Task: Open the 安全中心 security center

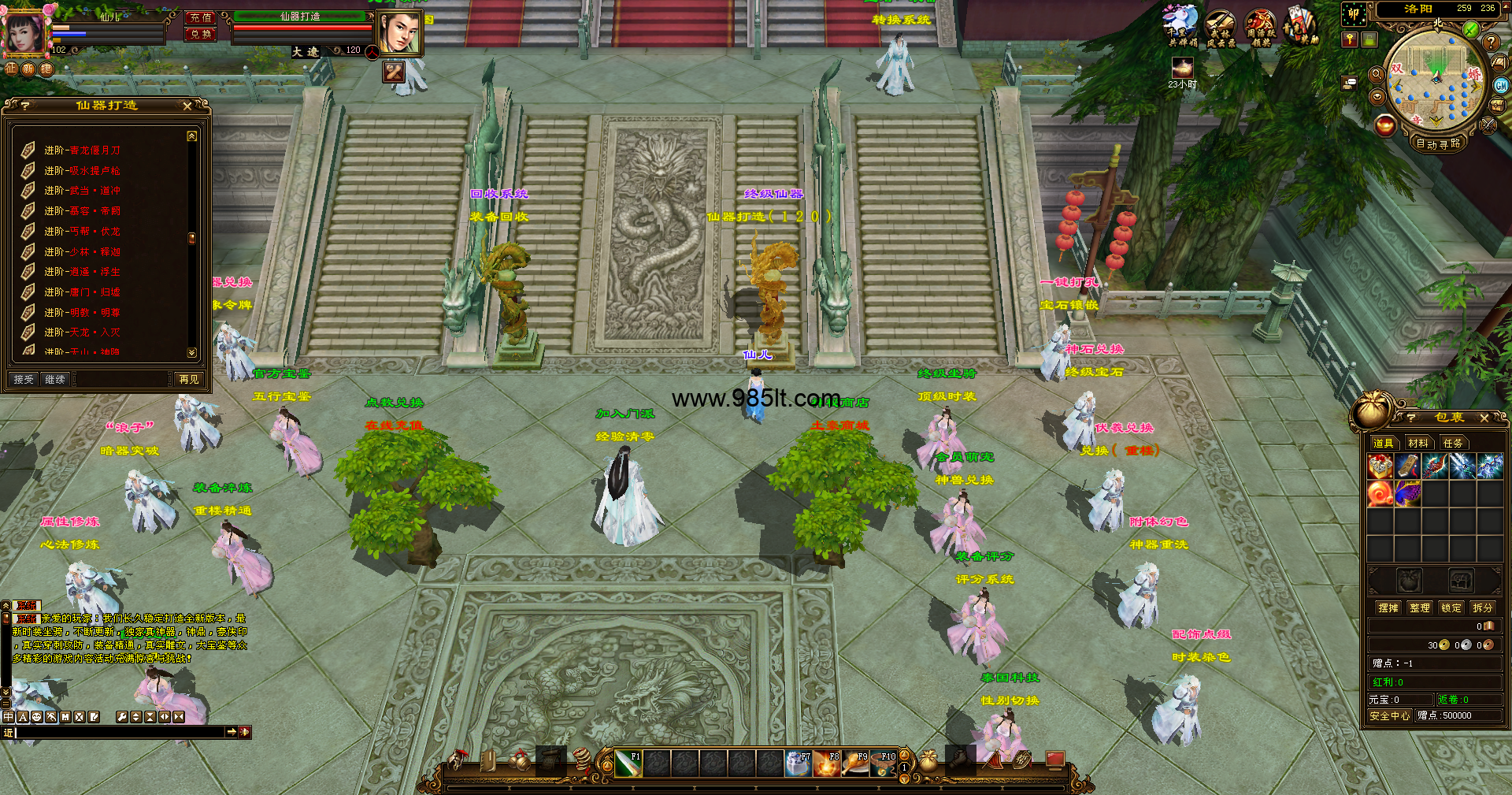Action: [x=1389, y=715]
